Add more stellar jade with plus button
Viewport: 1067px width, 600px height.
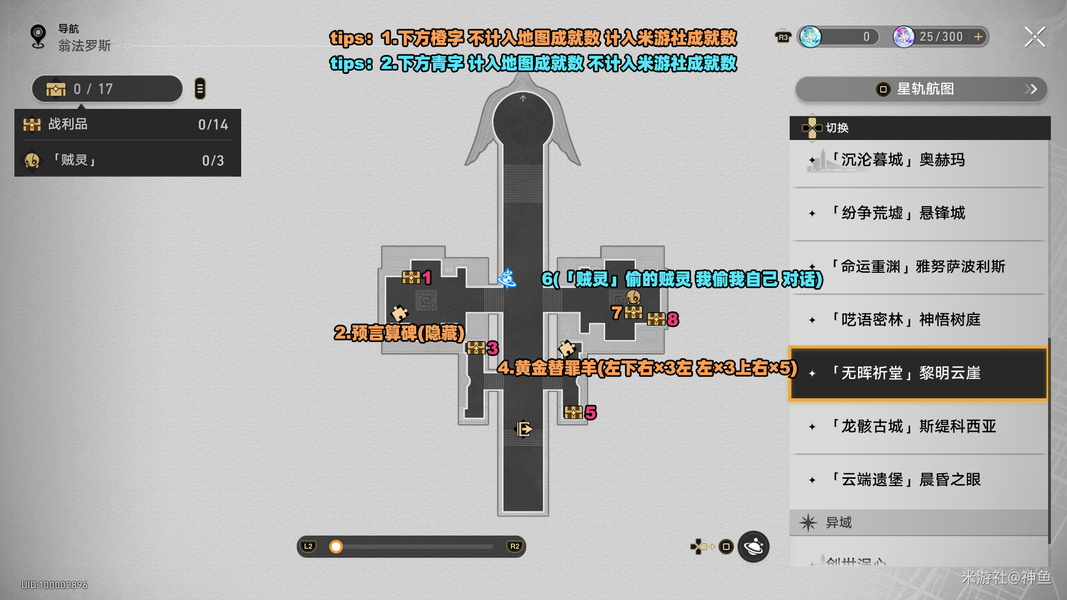[978, 37]
